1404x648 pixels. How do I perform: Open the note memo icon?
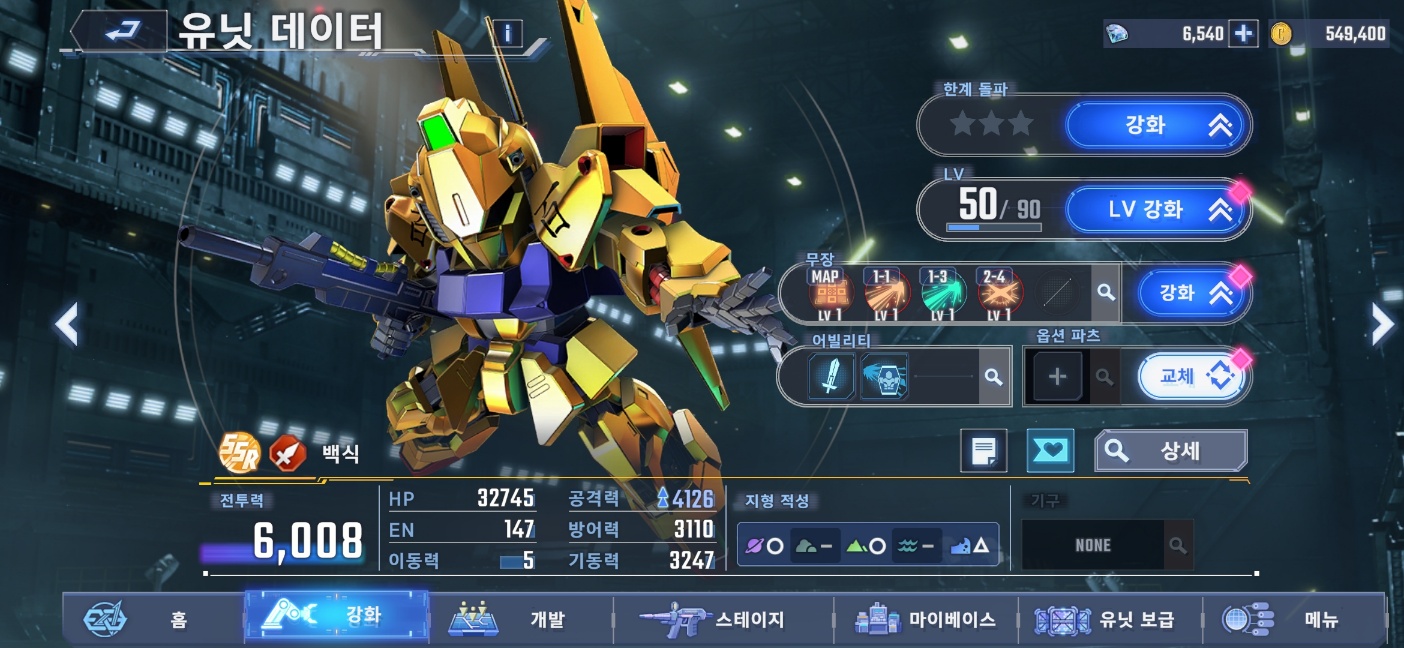point(983,451)
